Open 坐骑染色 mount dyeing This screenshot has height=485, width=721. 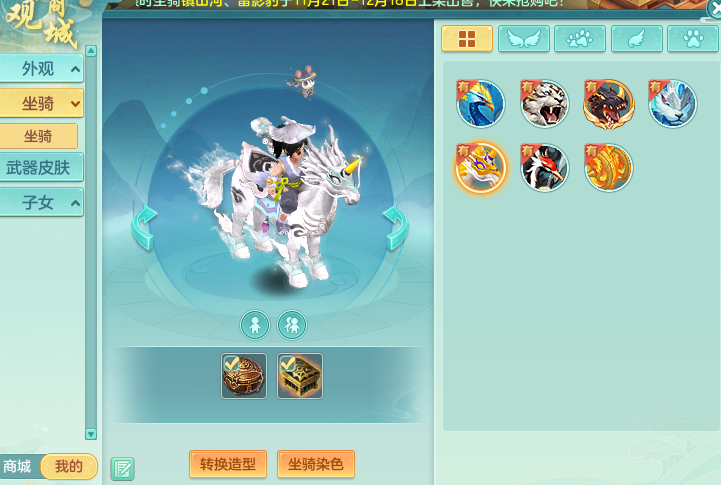(x=315, y=464)
